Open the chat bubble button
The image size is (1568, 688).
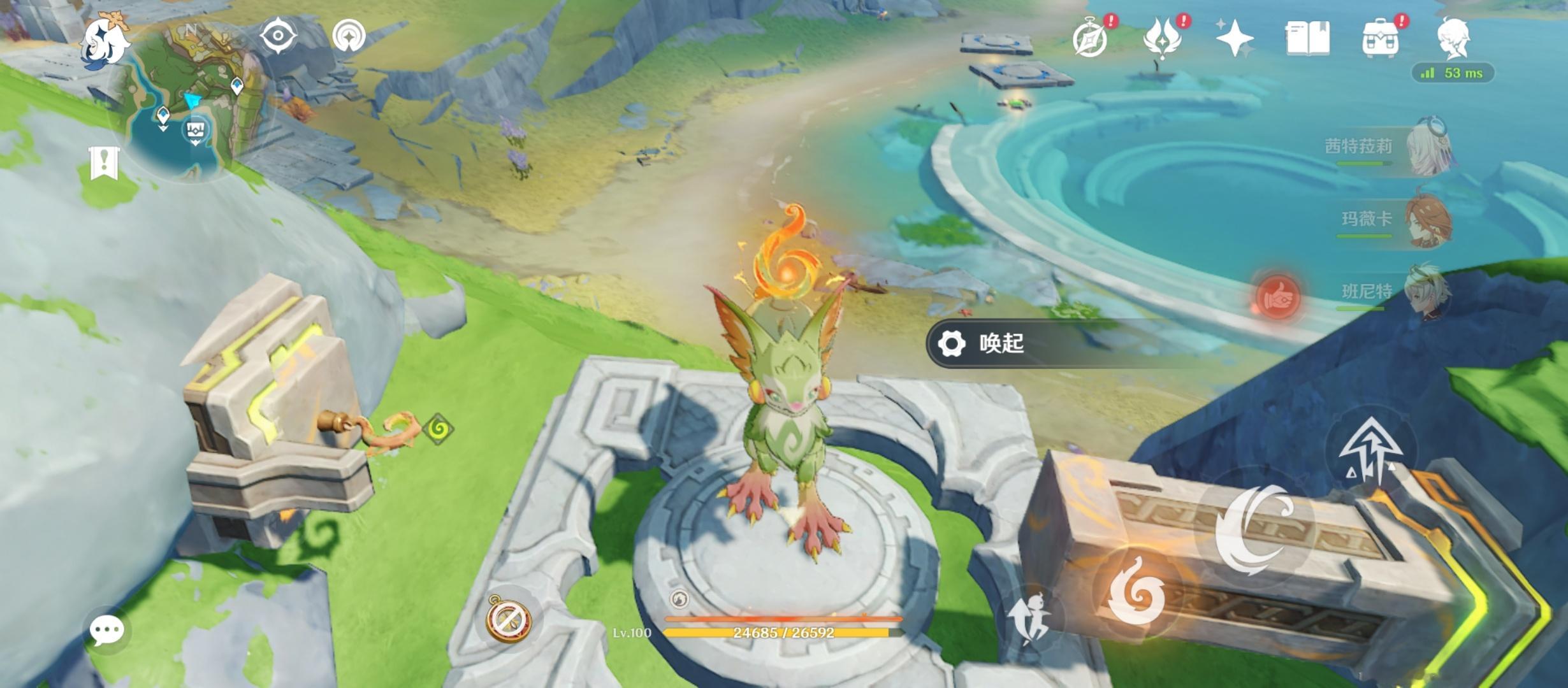(x=106, y=631)
